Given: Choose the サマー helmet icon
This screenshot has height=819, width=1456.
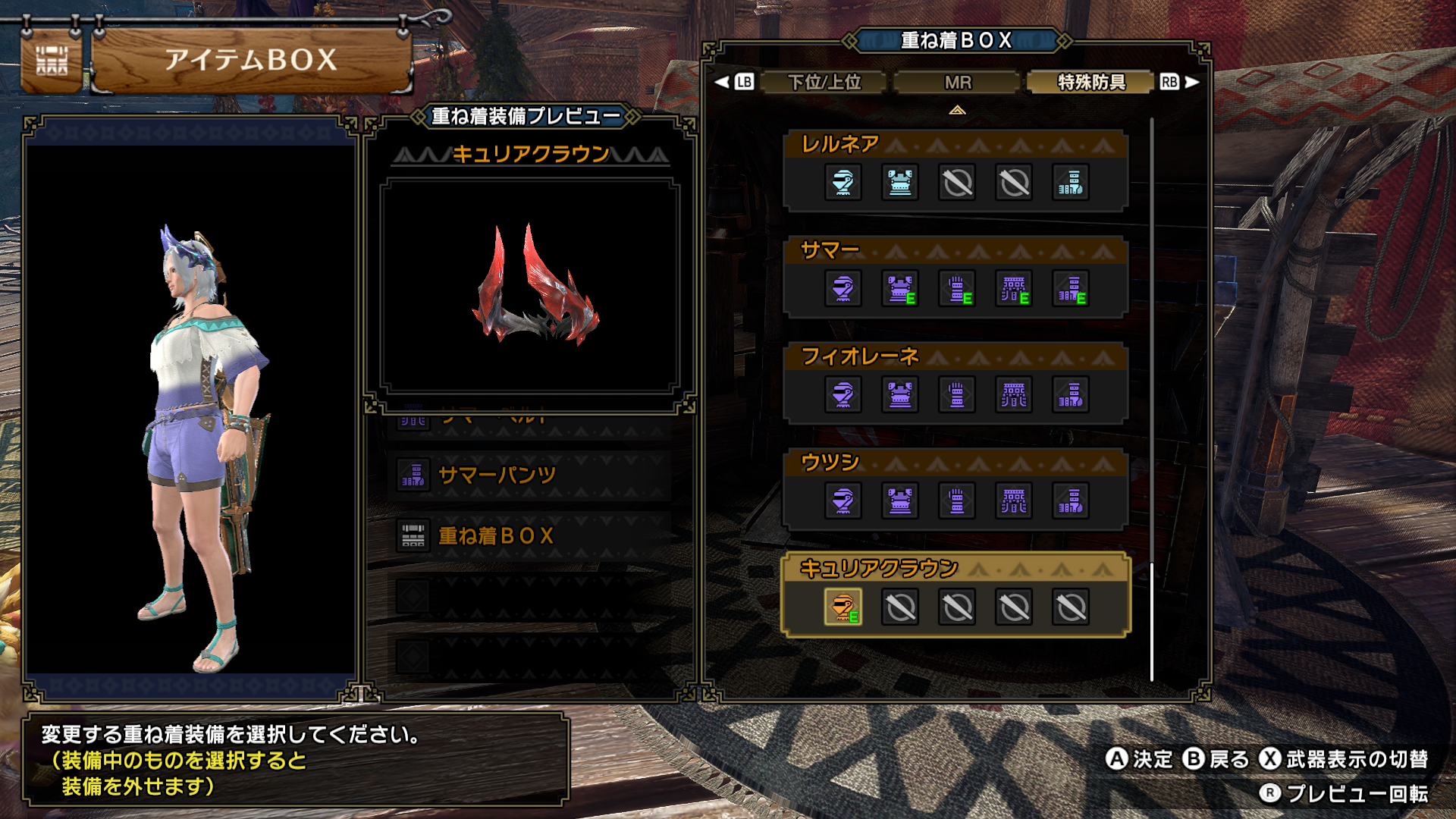Looking at the screenshot, I should pos(843,289).
